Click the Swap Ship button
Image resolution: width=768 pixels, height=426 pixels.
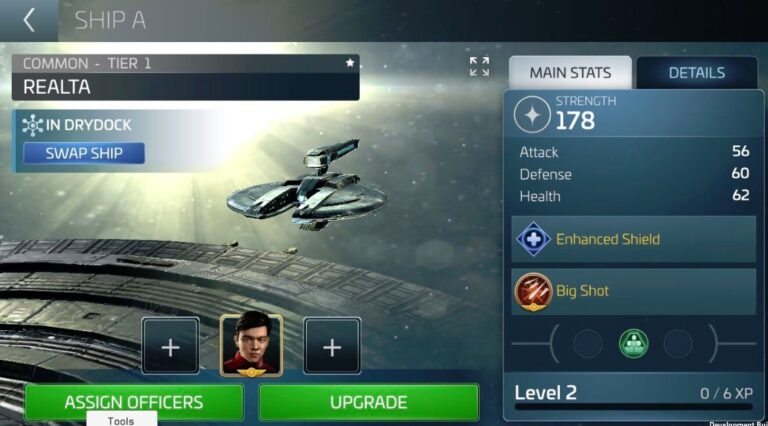pyautogui.click(x=84, y=153)
